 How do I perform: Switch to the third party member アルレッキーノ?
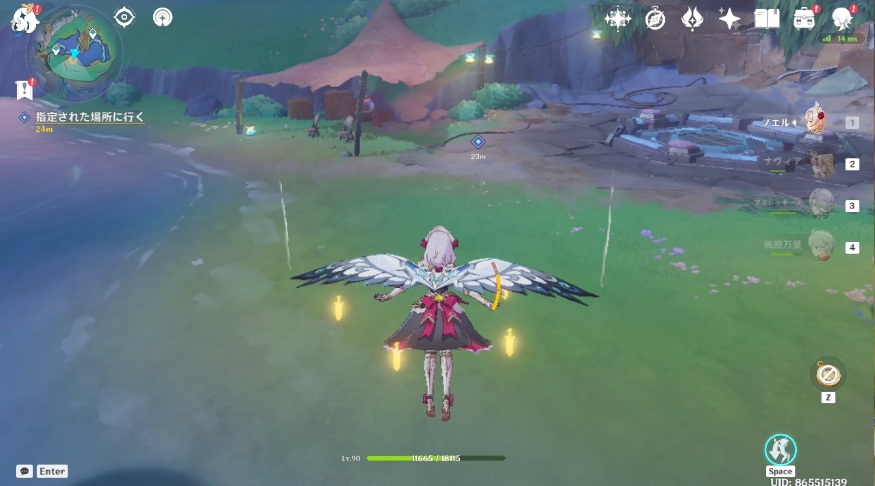(x=820, y=205)
